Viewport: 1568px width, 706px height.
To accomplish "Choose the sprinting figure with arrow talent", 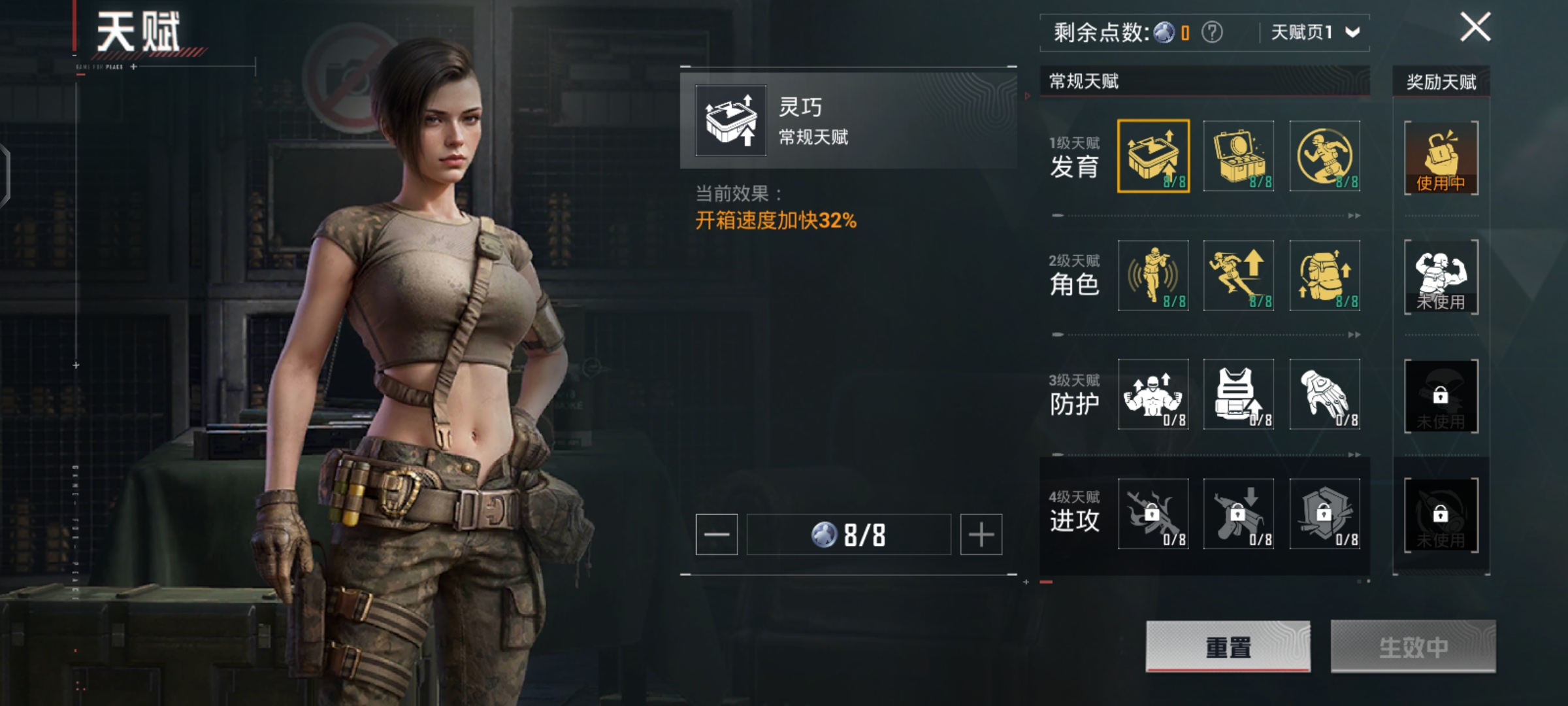I will click(x=1239, y=275).
